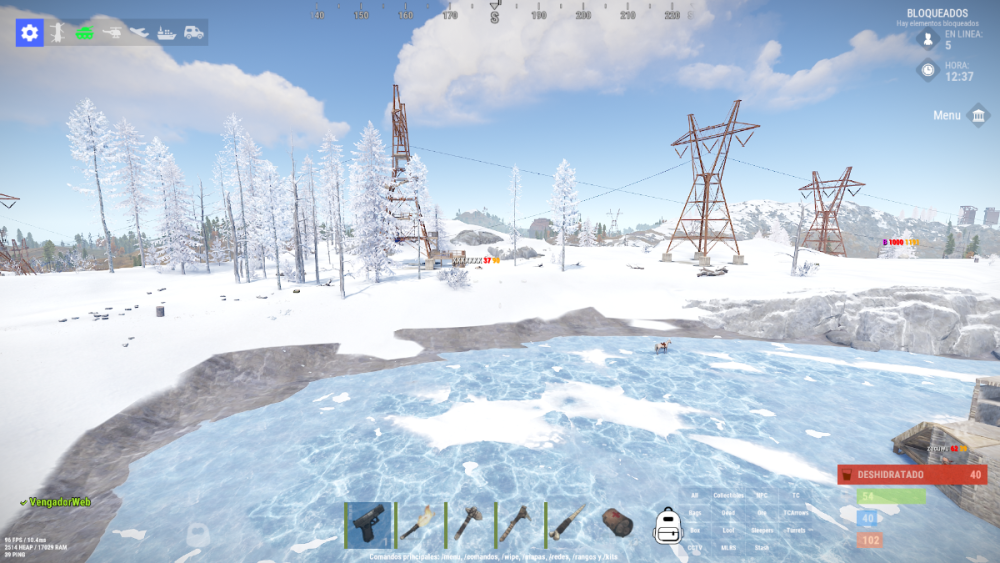The width and height of the screenshot is (1000, 563).
Task: Select the stone hatchet hotbar slot
Action: coord(468,523)
